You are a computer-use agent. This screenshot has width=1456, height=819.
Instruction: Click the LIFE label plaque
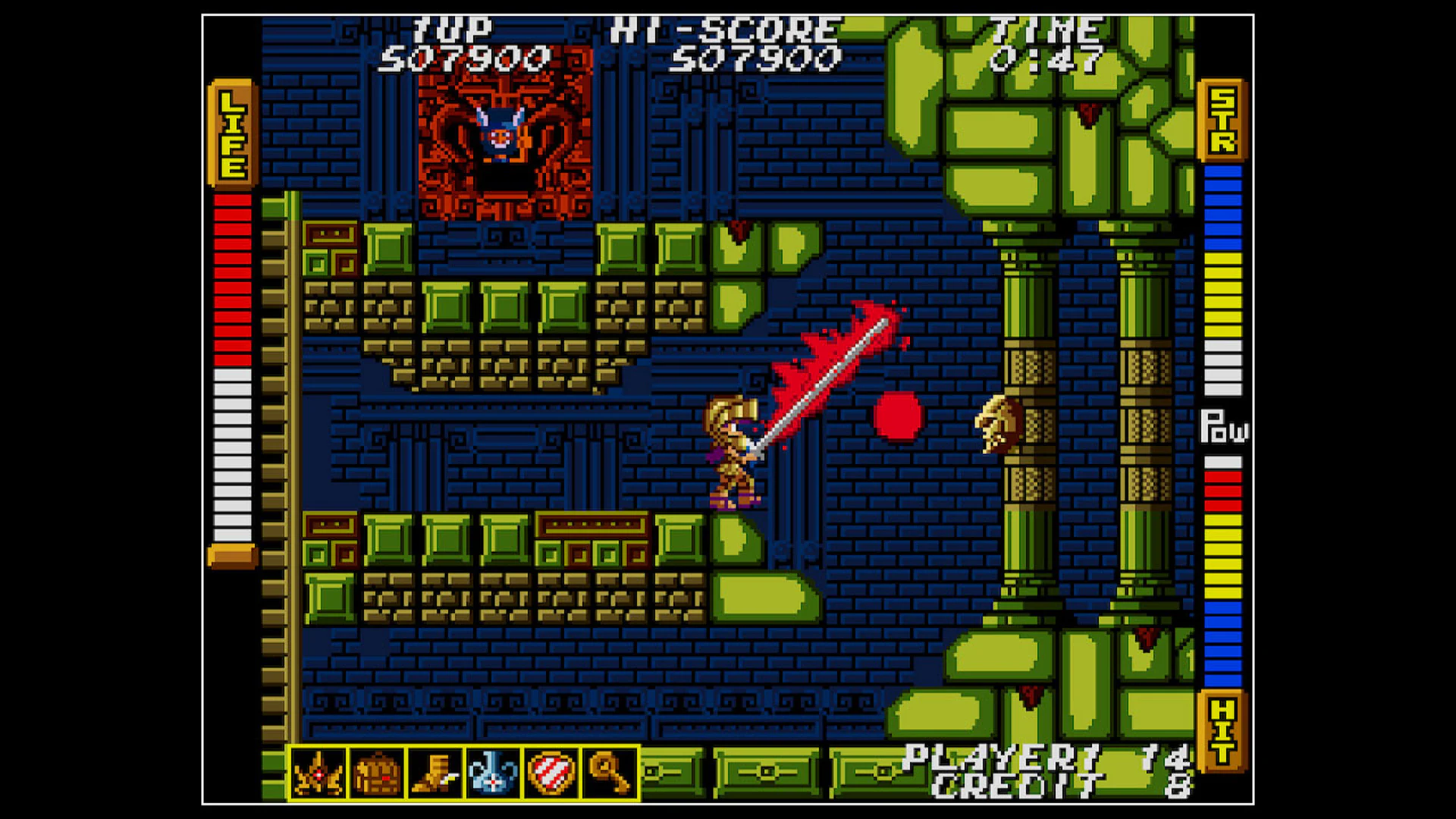(x=232, y=133)
